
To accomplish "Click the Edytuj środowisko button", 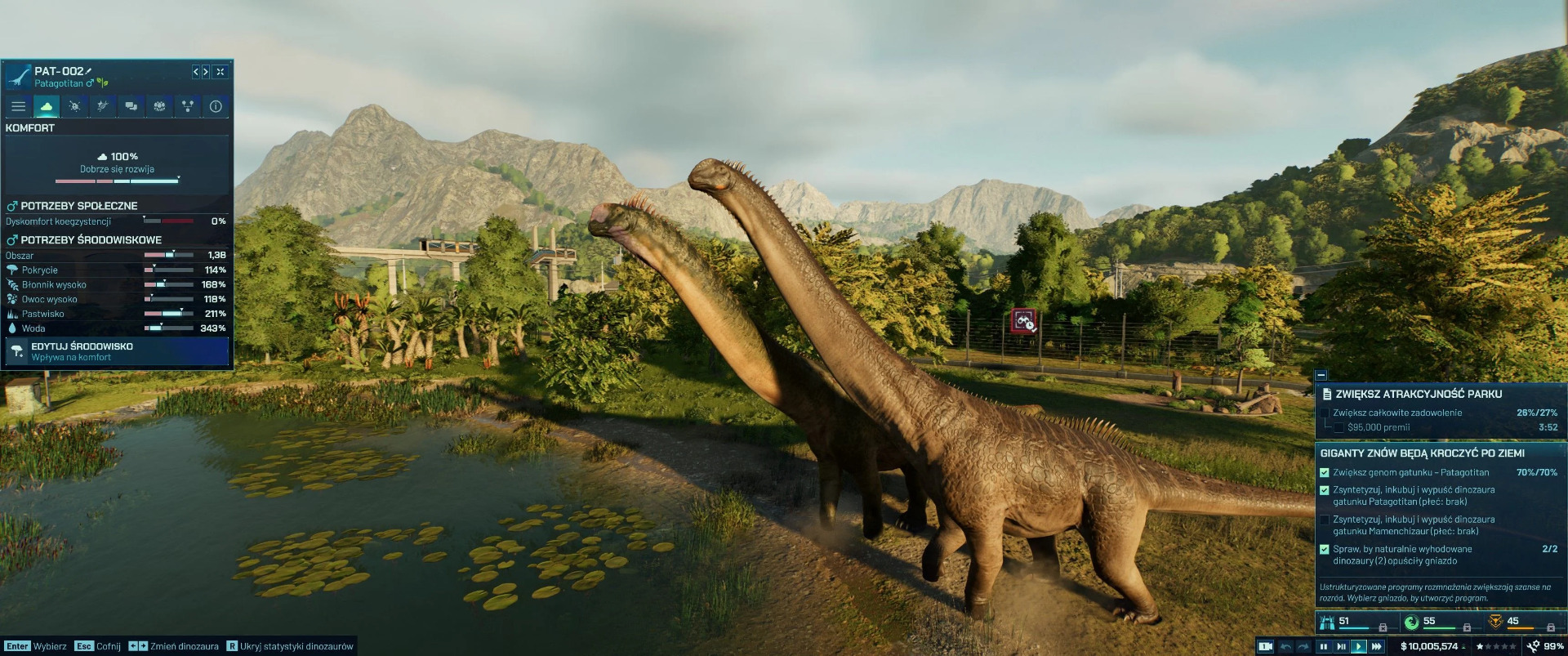I will tap(117, 351).
